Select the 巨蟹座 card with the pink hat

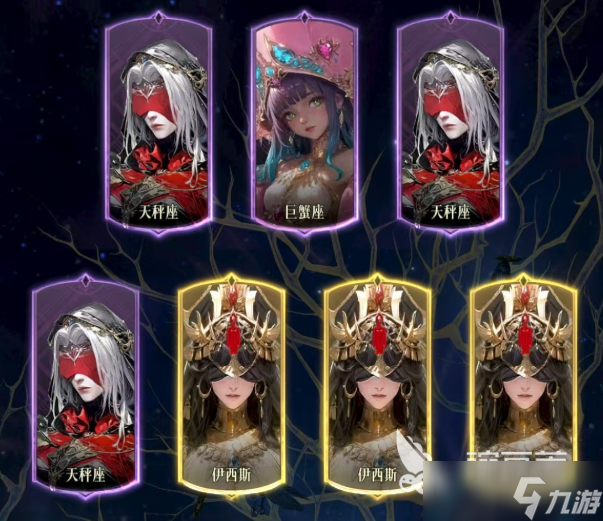(x=305, y=125)
